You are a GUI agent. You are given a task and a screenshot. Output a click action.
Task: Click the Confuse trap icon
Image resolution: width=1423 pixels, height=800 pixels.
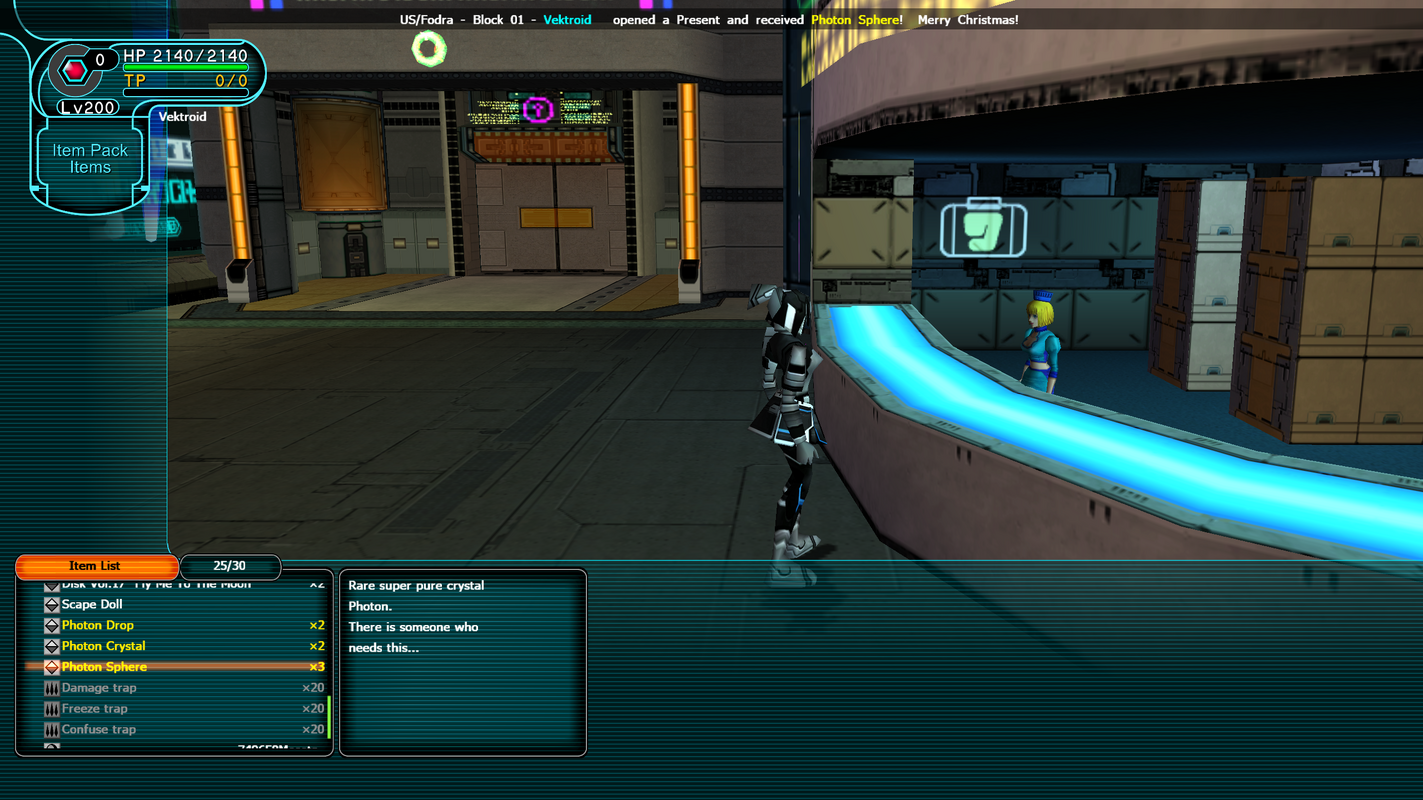pyautogui.click(x=51, y=729)
